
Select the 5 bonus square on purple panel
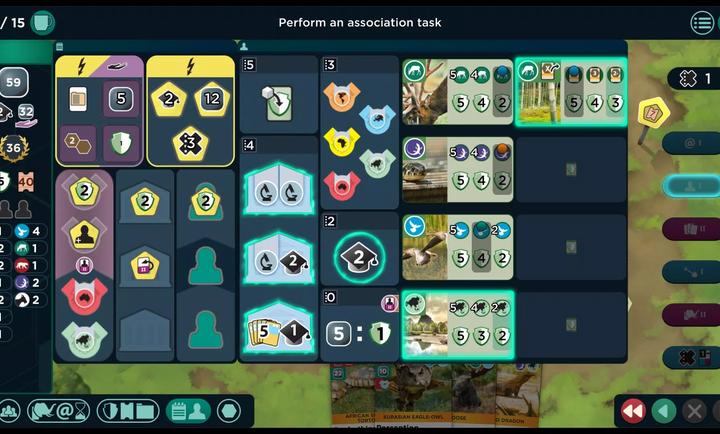(x=121, y=98)
